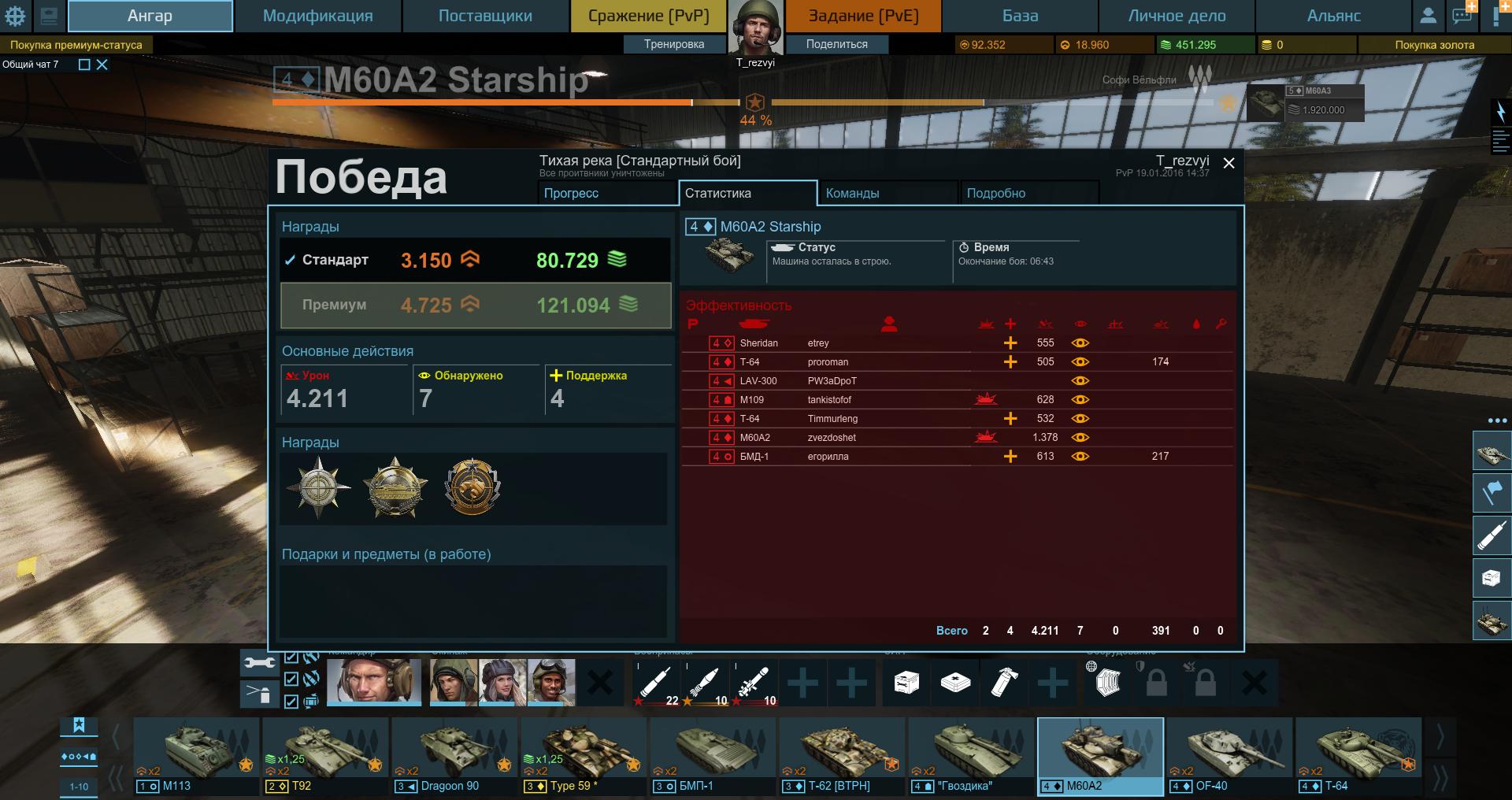Open the gear settings icon
This screenshot has width=1512, height=800.
pos(15,16)
